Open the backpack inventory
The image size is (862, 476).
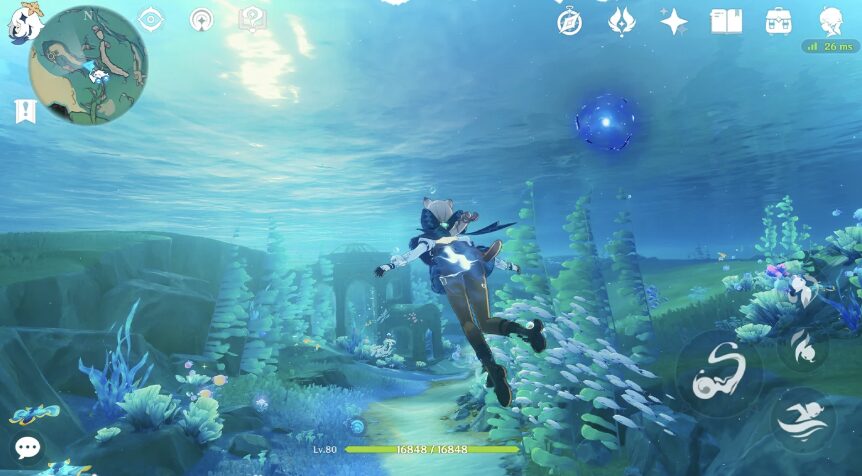(x=778, y=21)
